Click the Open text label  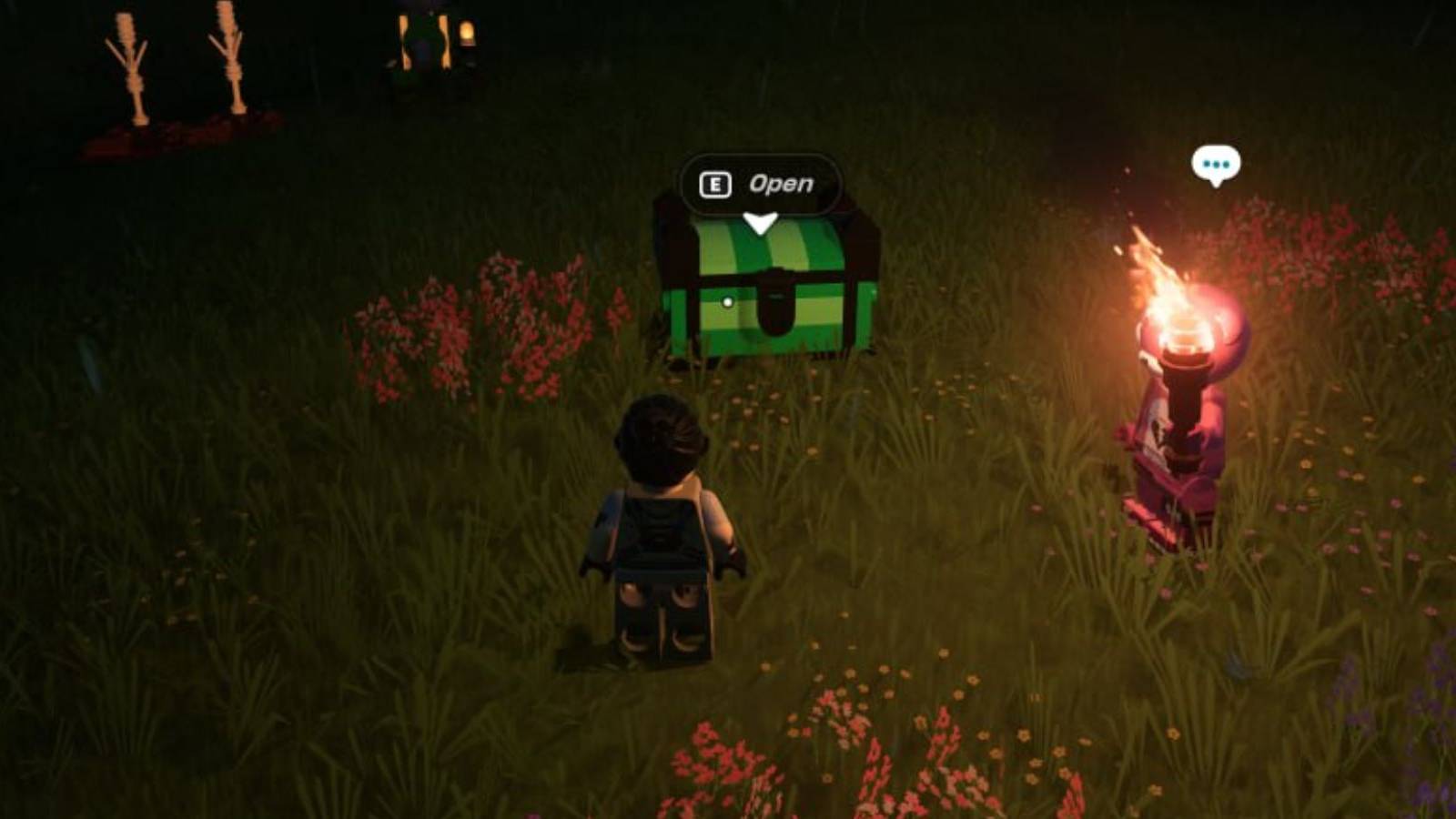click(x=780, y=185)
